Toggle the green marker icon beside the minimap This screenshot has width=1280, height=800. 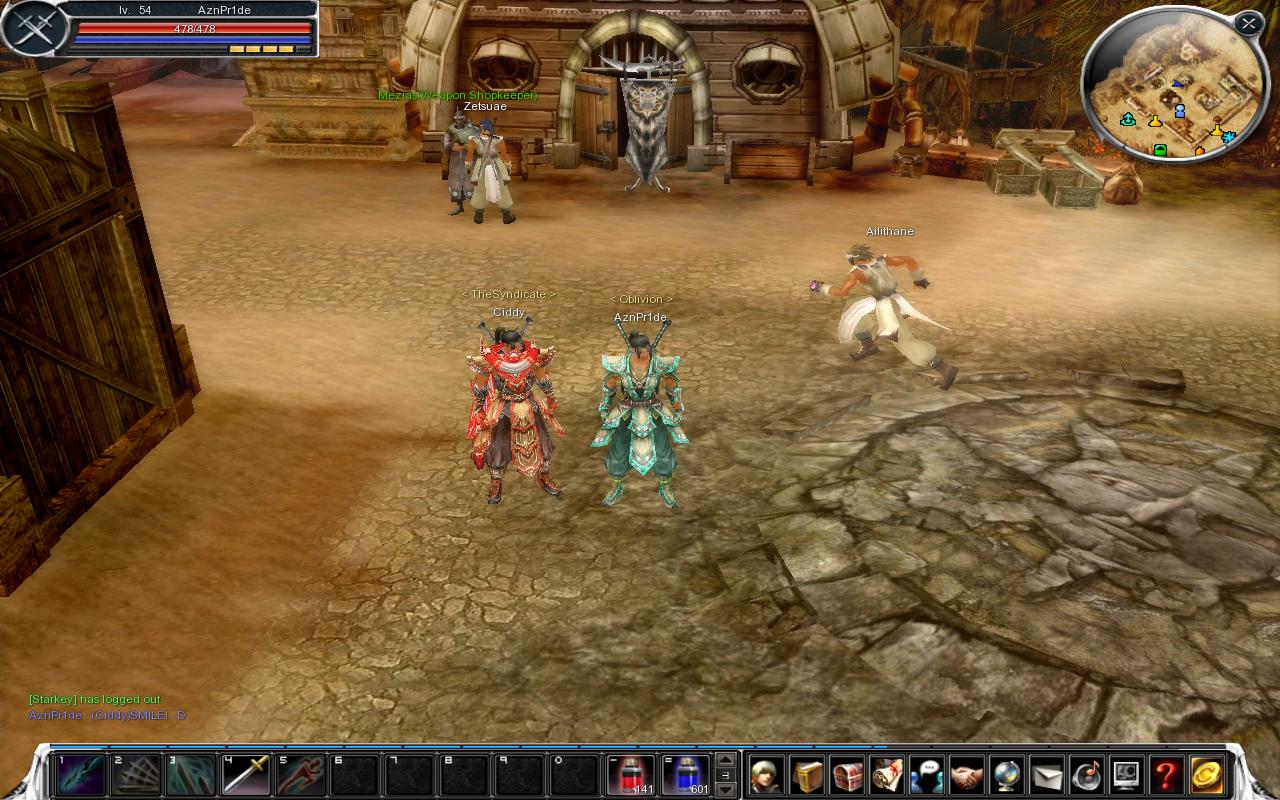pyautogui.click(x=1160, y=150)
